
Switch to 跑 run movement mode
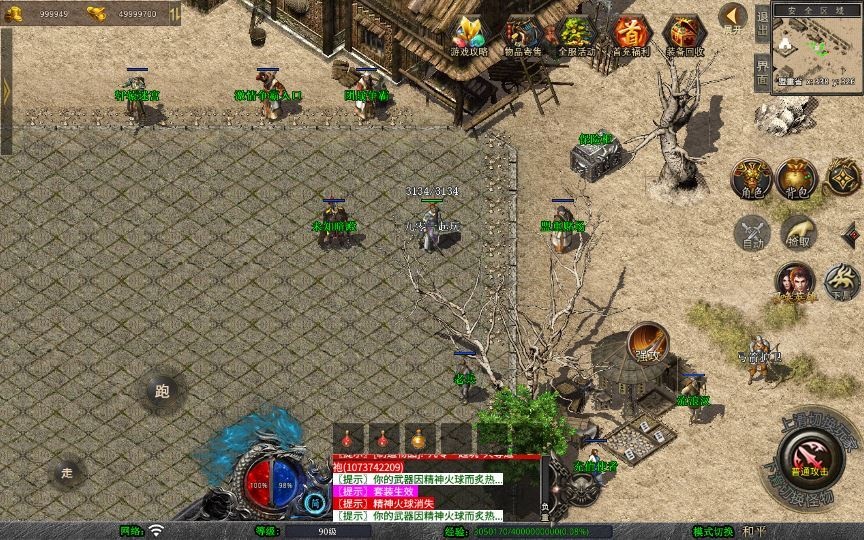(x=162, y=392)
